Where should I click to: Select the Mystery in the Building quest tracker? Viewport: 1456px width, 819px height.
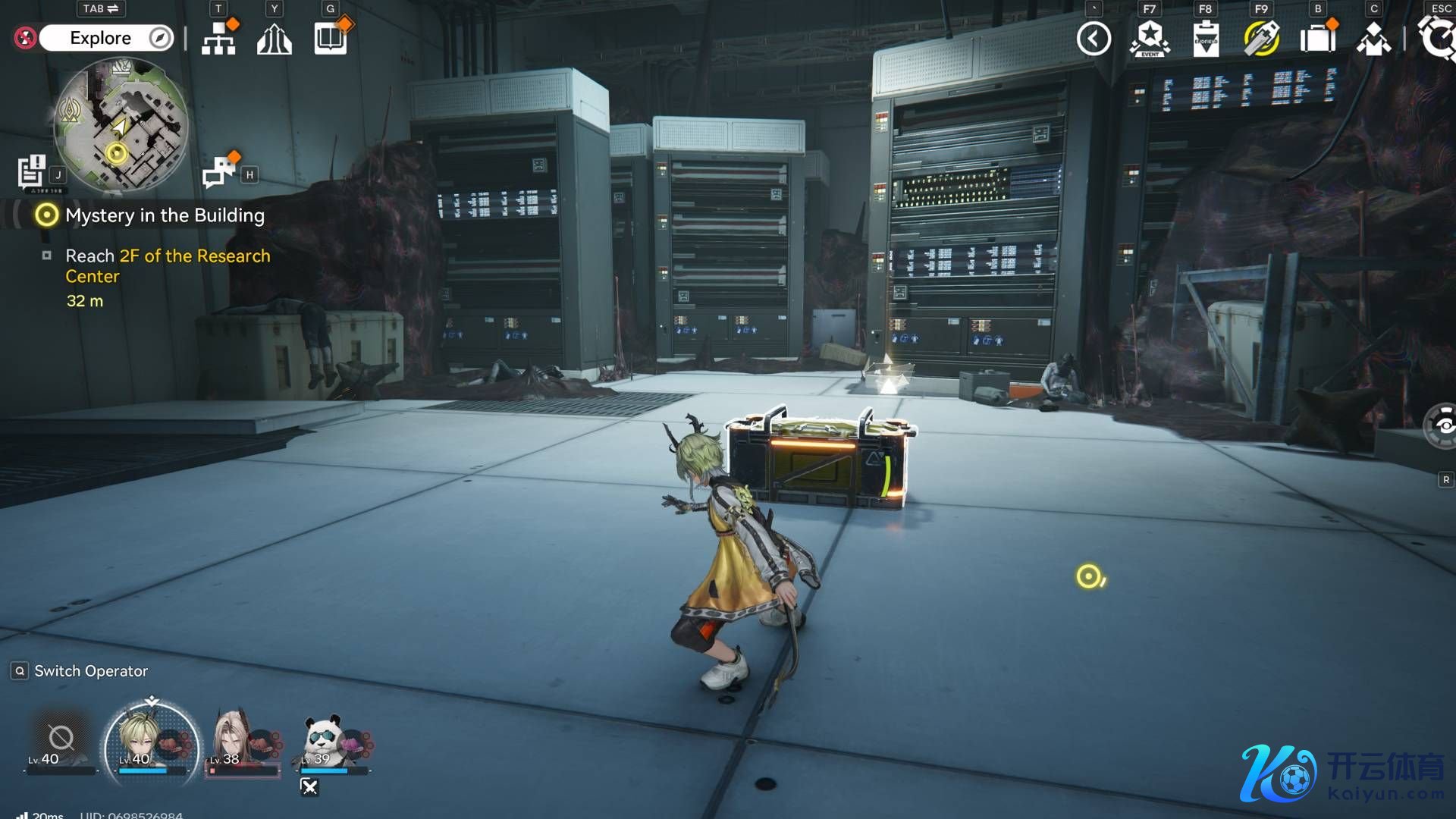click(165, 215)
